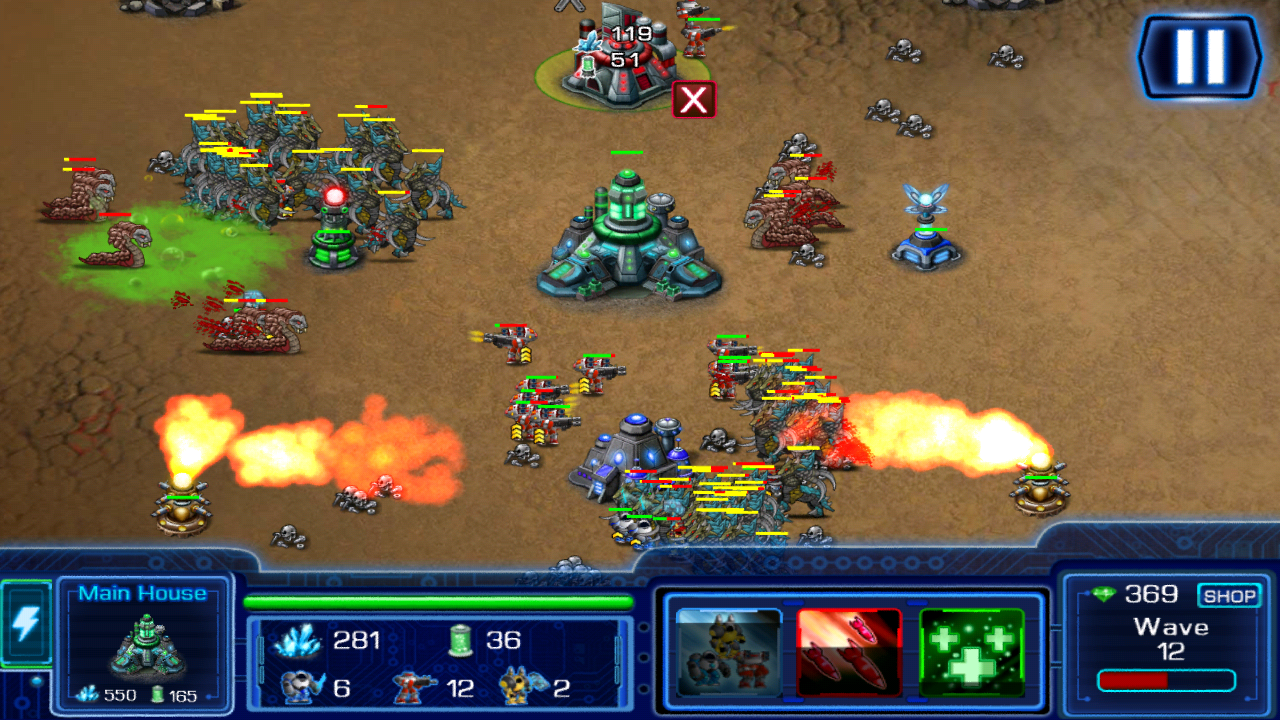
Task: Cancel with the red X button
Action: click(x=694, y=100)
